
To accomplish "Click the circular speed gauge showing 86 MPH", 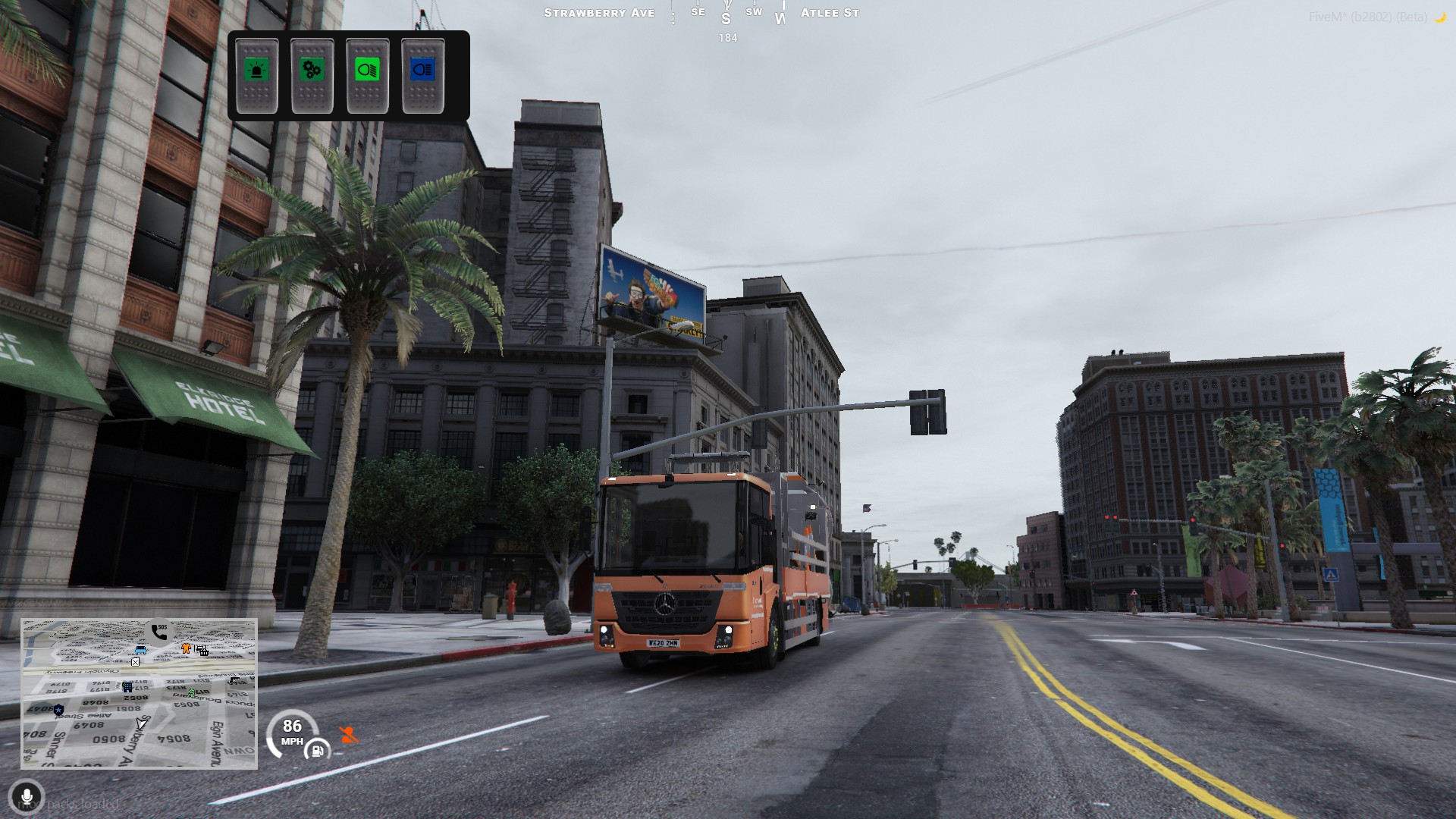I will (x=291, y=732).
